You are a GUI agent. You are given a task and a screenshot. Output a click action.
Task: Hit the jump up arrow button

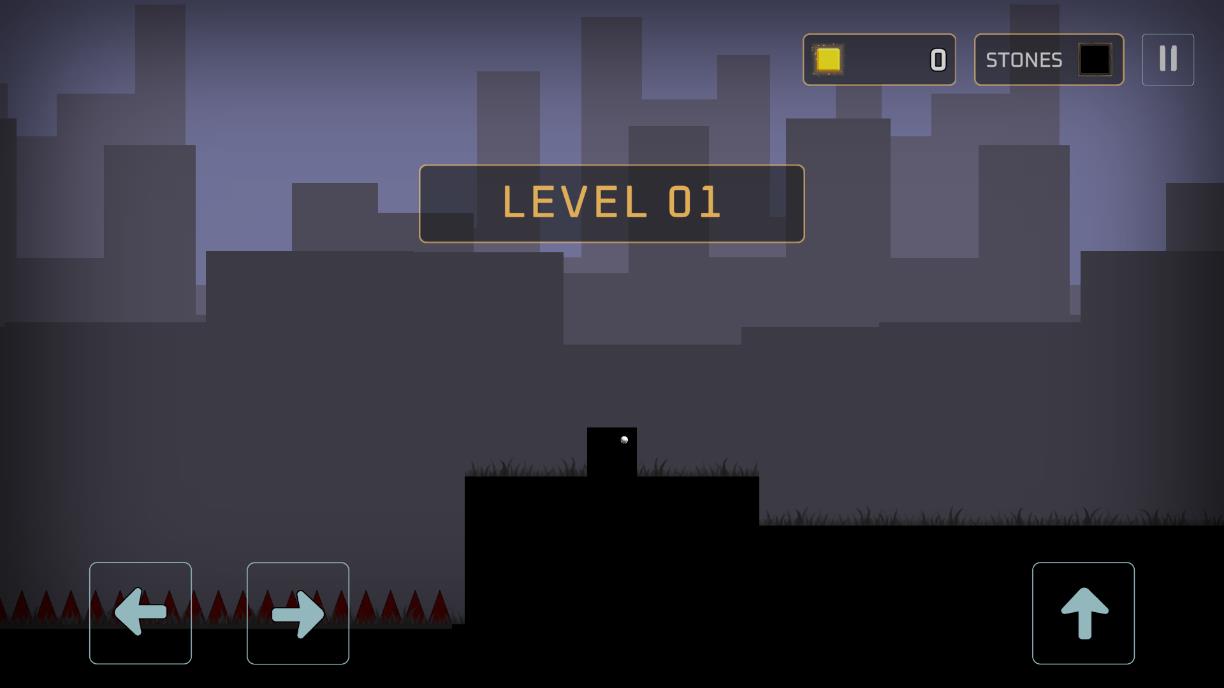tap(1083, 613)
